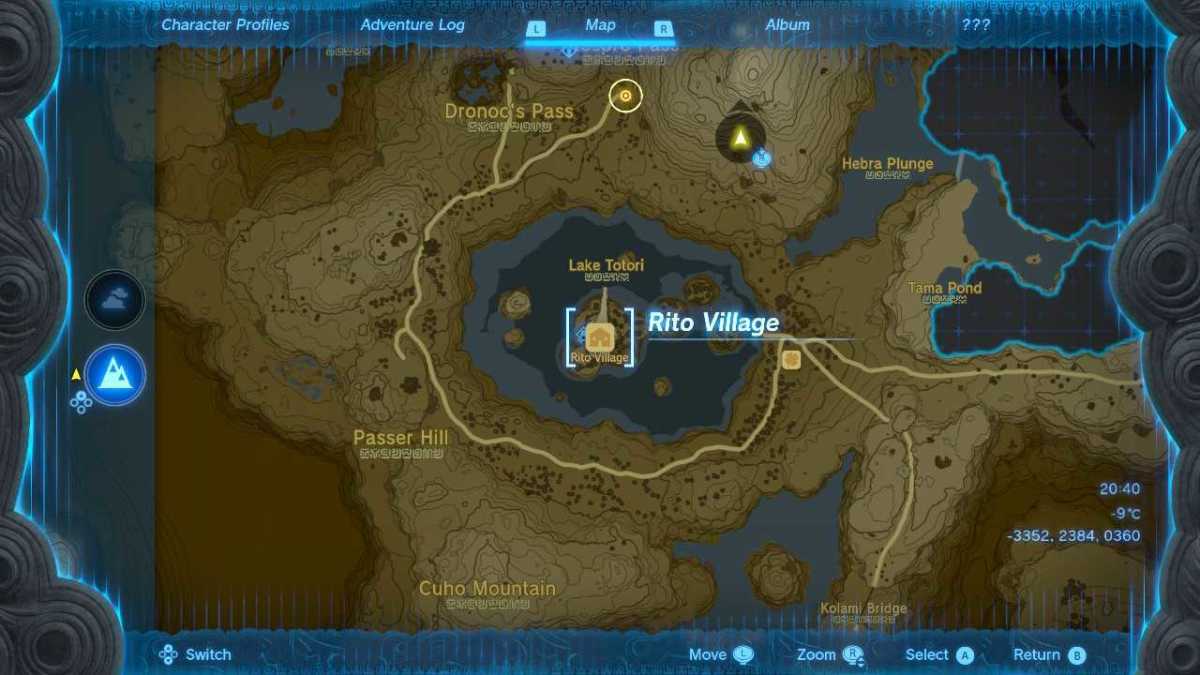
Task: Click the yellow player arrow marker
Action: (x=739, y=138)
